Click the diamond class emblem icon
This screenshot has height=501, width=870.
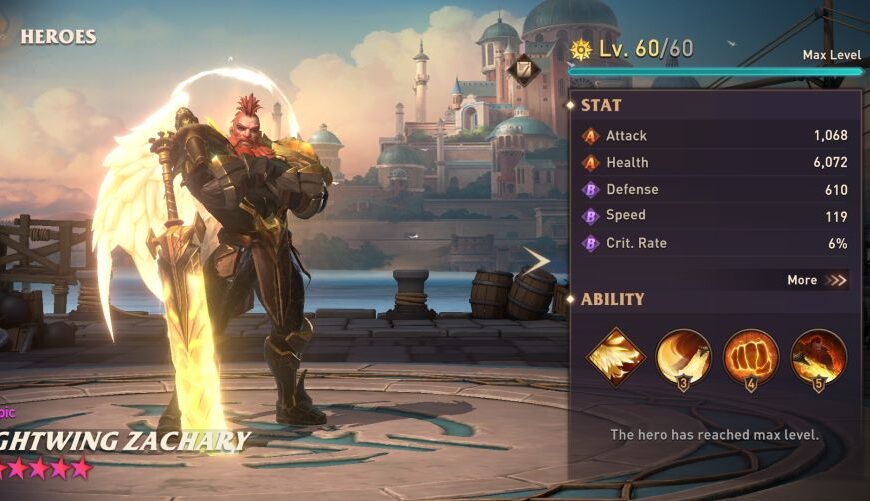(523, 69)
